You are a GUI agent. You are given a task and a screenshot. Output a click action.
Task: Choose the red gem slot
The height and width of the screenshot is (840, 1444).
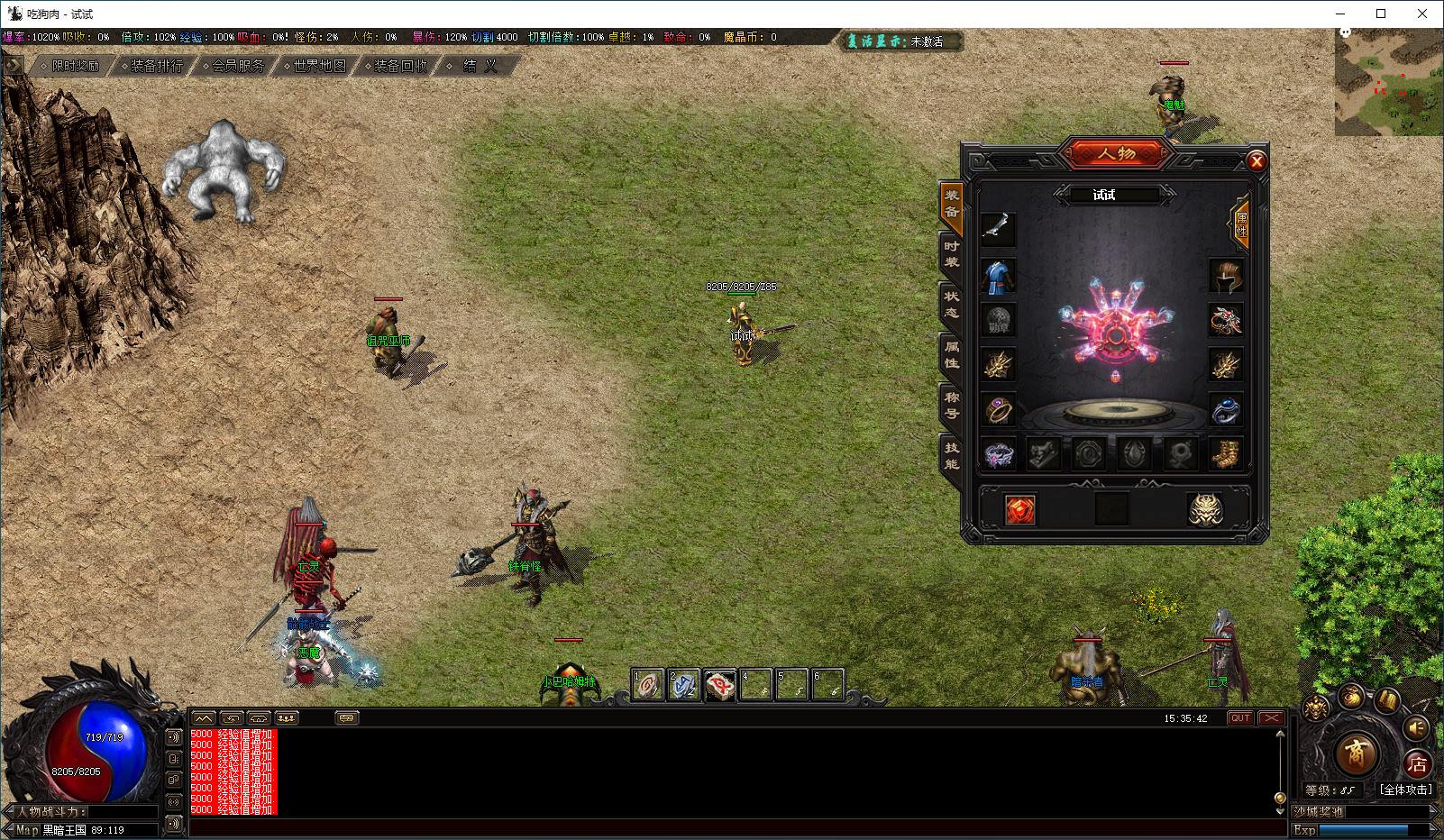(1020, 509)
